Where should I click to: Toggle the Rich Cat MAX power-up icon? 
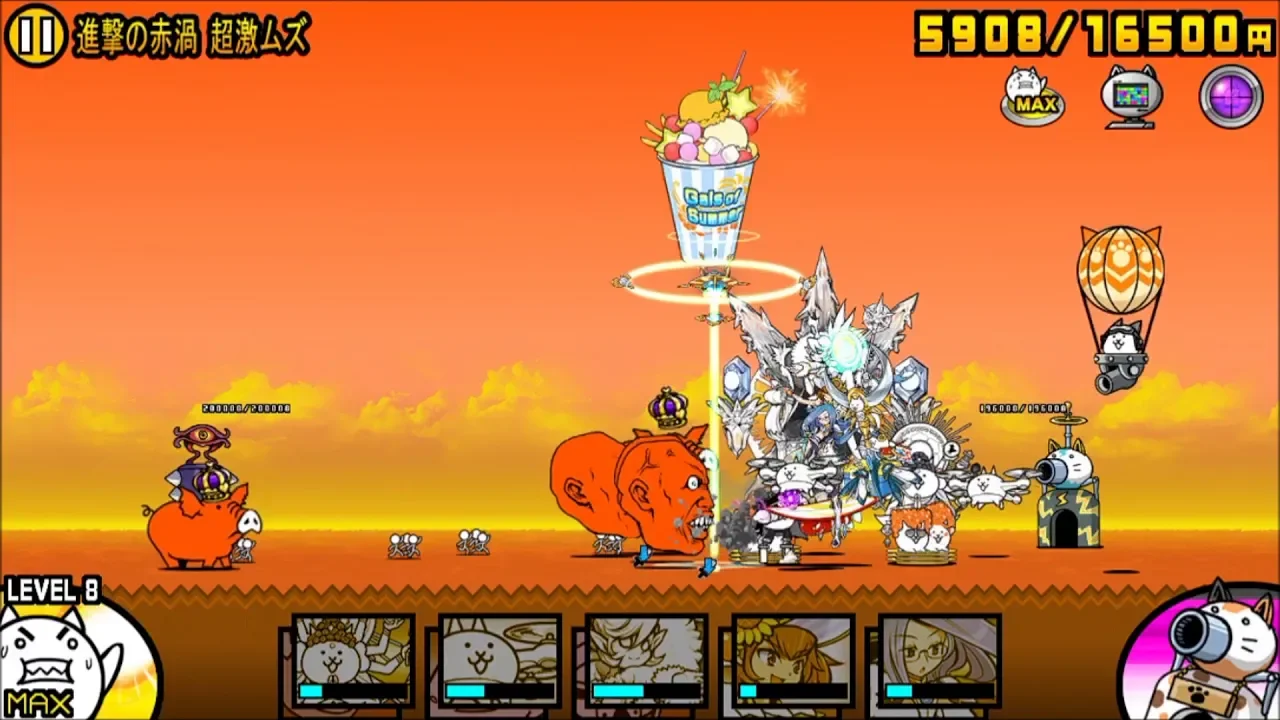click(x=1031, y=96)
